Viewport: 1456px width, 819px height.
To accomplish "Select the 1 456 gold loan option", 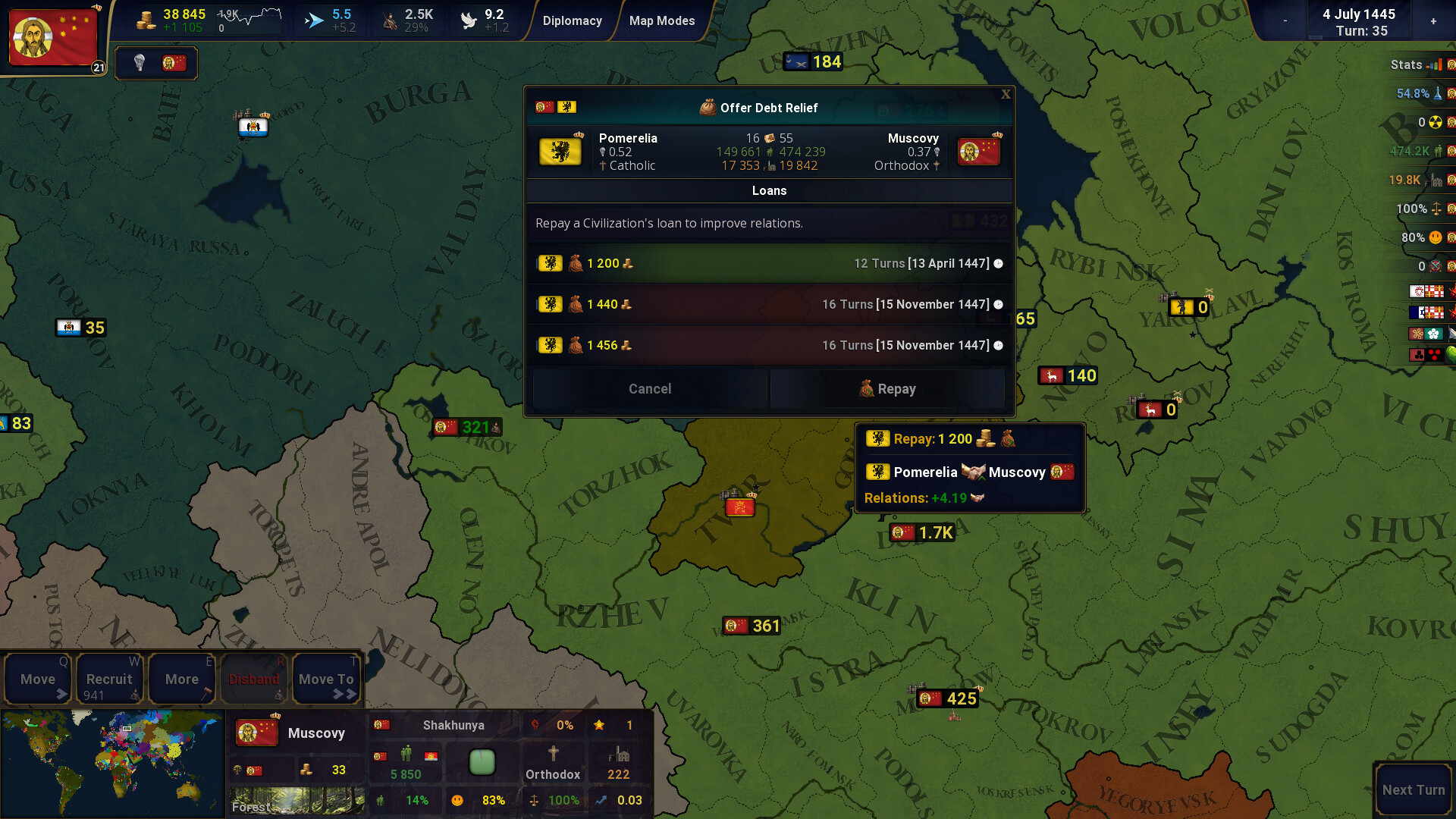I will click(x=769, y=345).
